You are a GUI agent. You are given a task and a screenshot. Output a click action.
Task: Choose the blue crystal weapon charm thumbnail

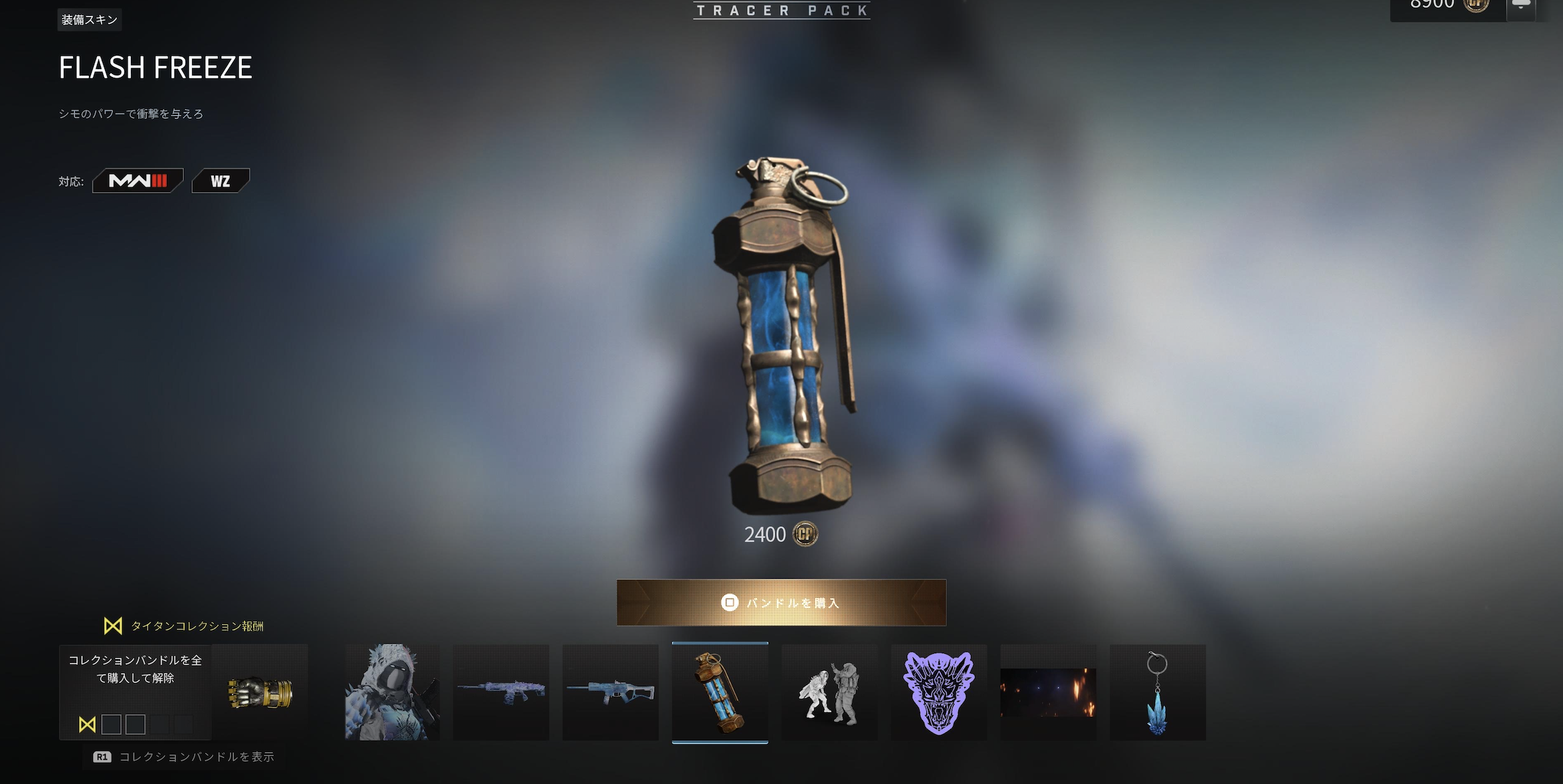[x=1158, y=692]
